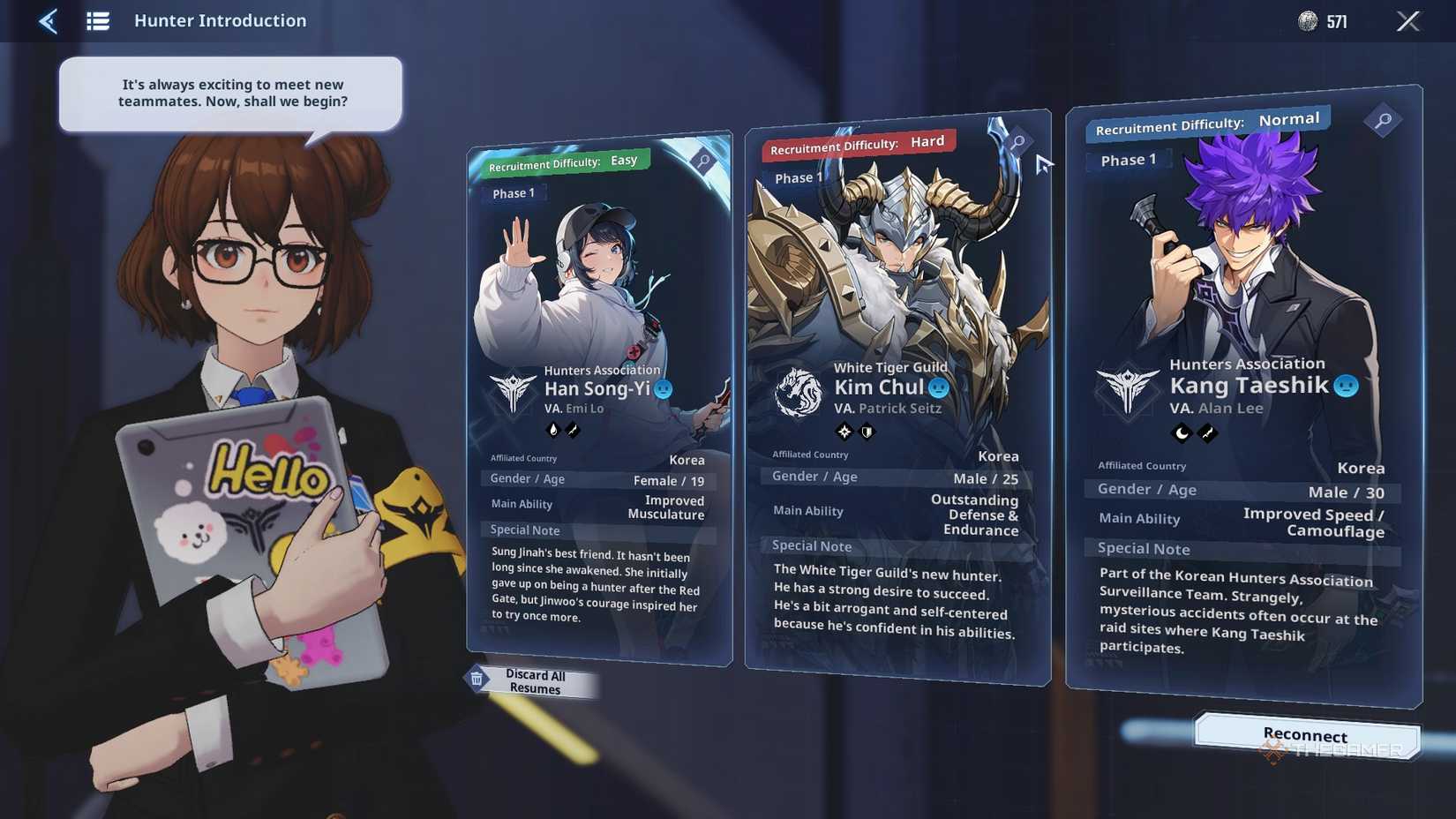
Task: Click the magnifier icon on Kim Chul's card
Action: point(1019,141)
